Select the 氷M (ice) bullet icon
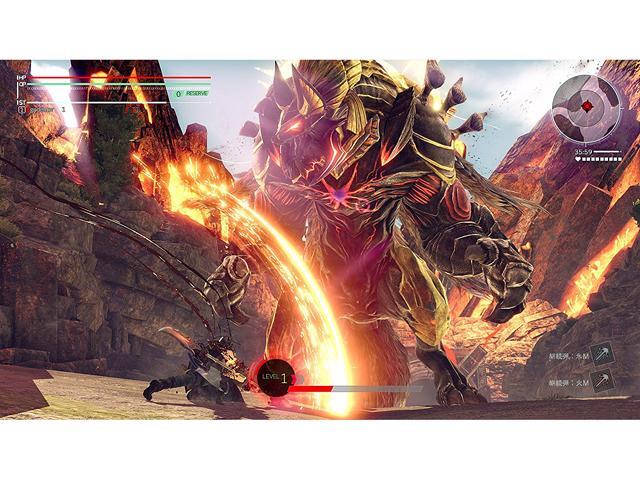The image size is (640, 480). pyautogui.click(x=603, y=353)
